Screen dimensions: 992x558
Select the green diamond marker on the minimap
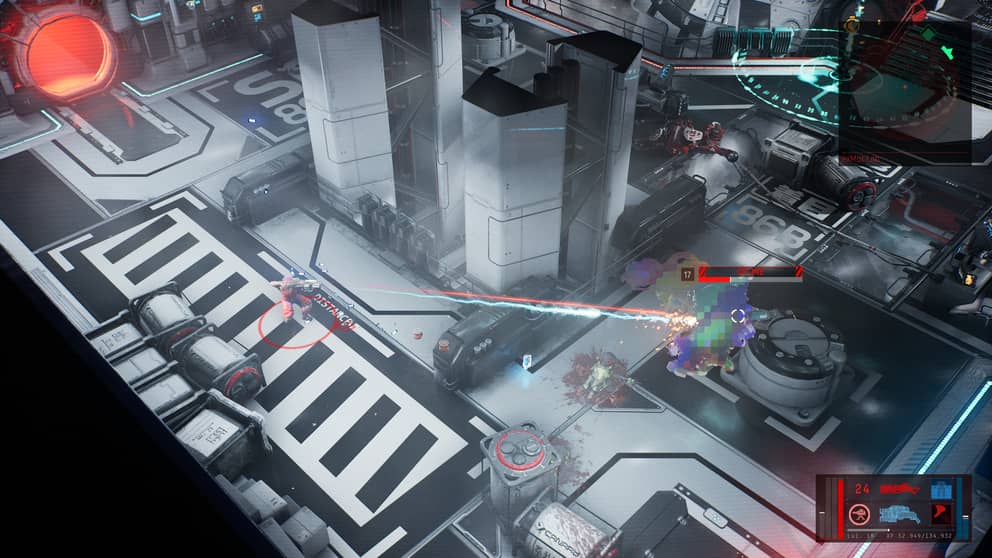tap(926, 35)
